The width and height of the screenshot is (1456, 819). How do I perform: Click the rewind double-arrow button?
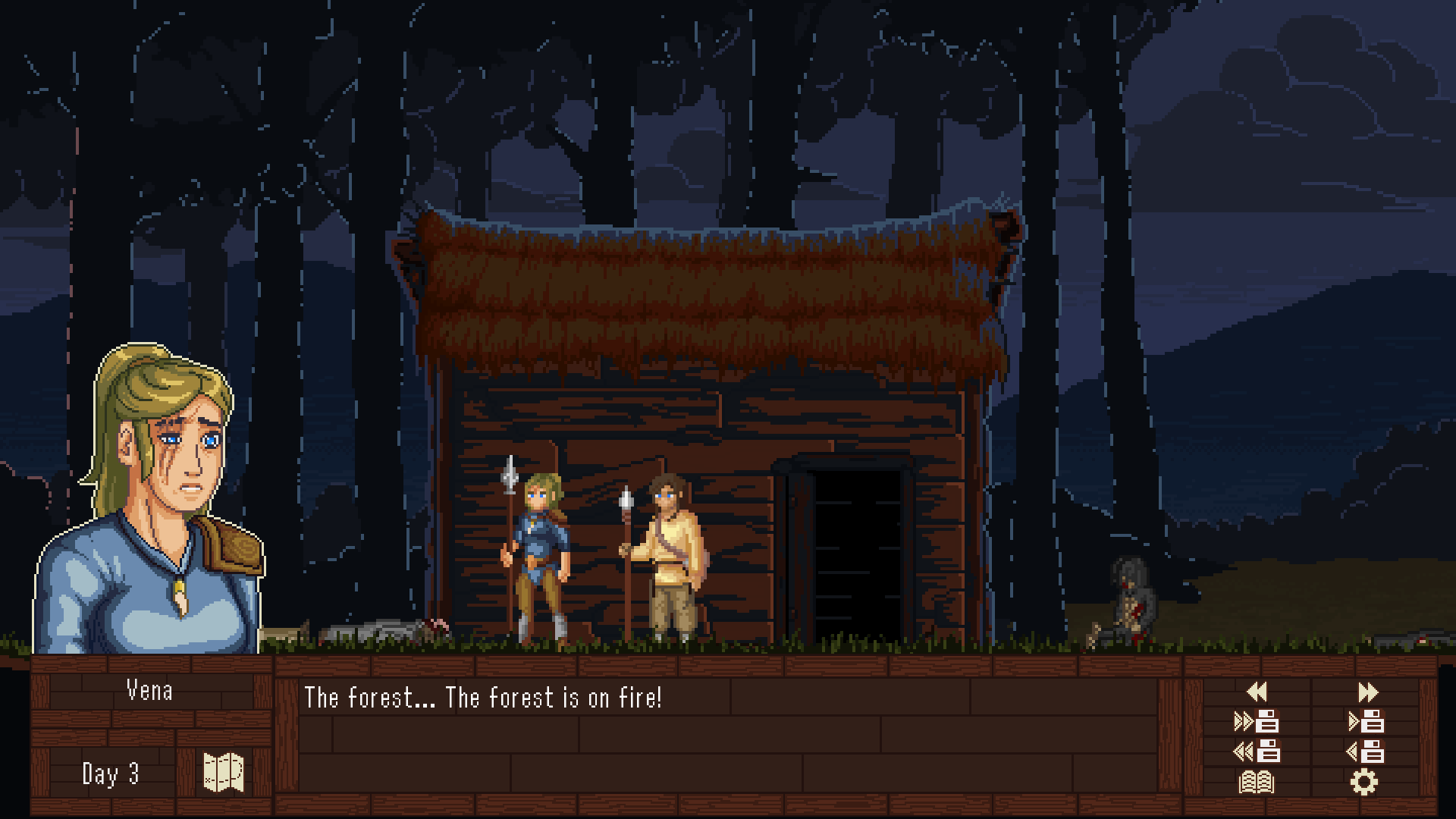(x=1257, y=692)
